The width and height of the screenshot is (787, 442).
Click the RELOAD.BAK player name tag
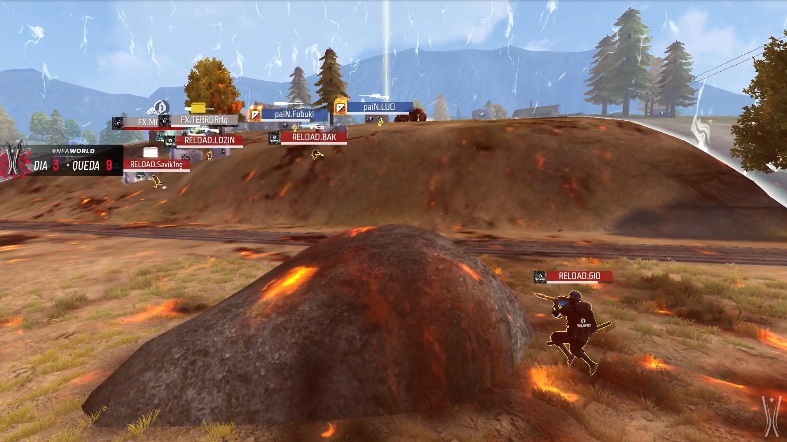[313, 137]
